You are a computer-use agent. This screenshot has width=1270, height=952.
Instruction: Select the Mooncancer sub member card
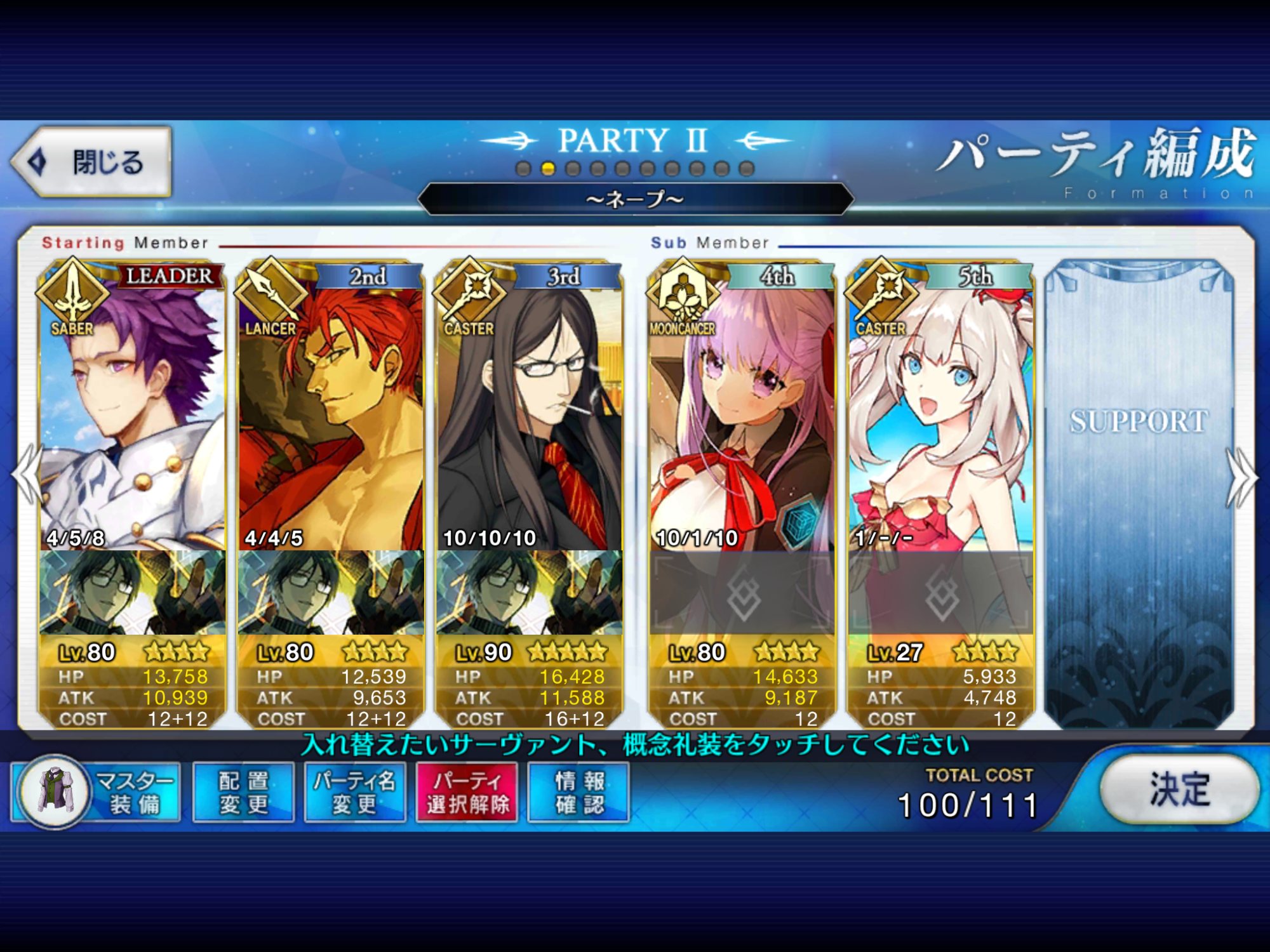(x=742, y=419)
